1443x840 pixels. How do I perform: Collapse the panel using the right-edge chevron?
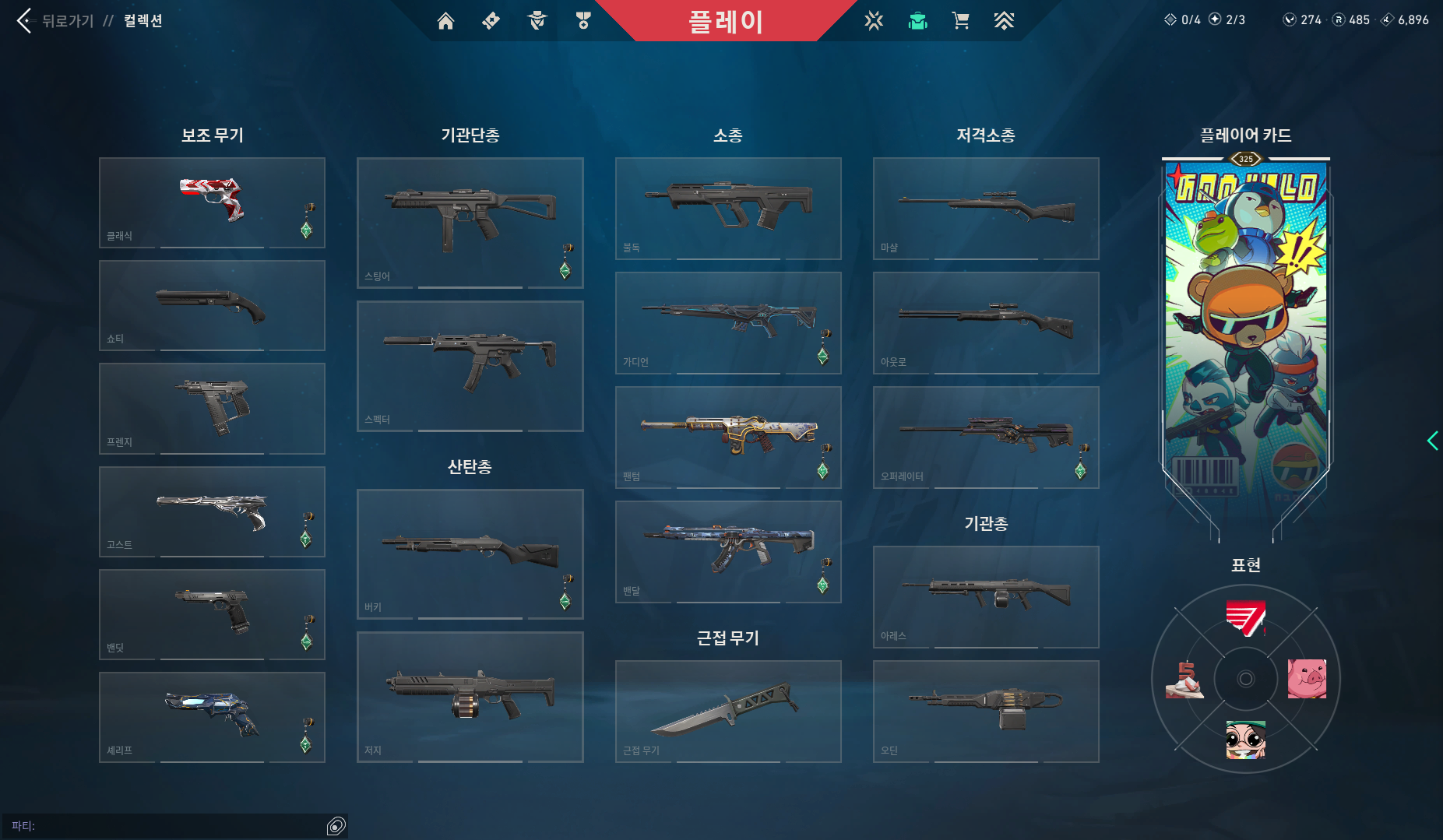[x=1433, y=441]
